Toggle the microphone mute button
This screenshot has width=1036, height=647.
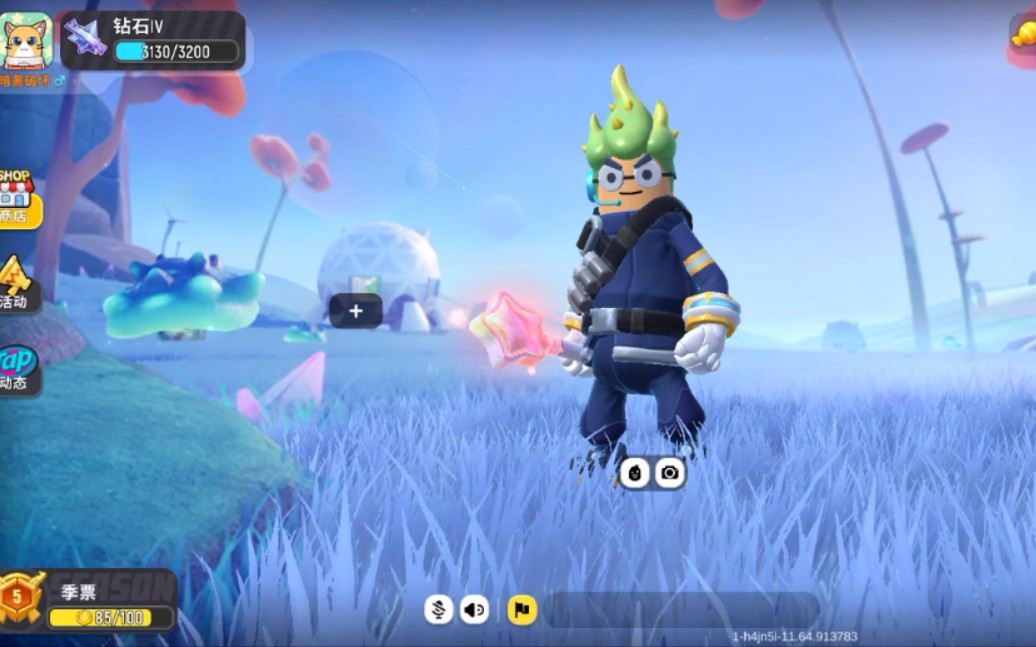[438, 609]
